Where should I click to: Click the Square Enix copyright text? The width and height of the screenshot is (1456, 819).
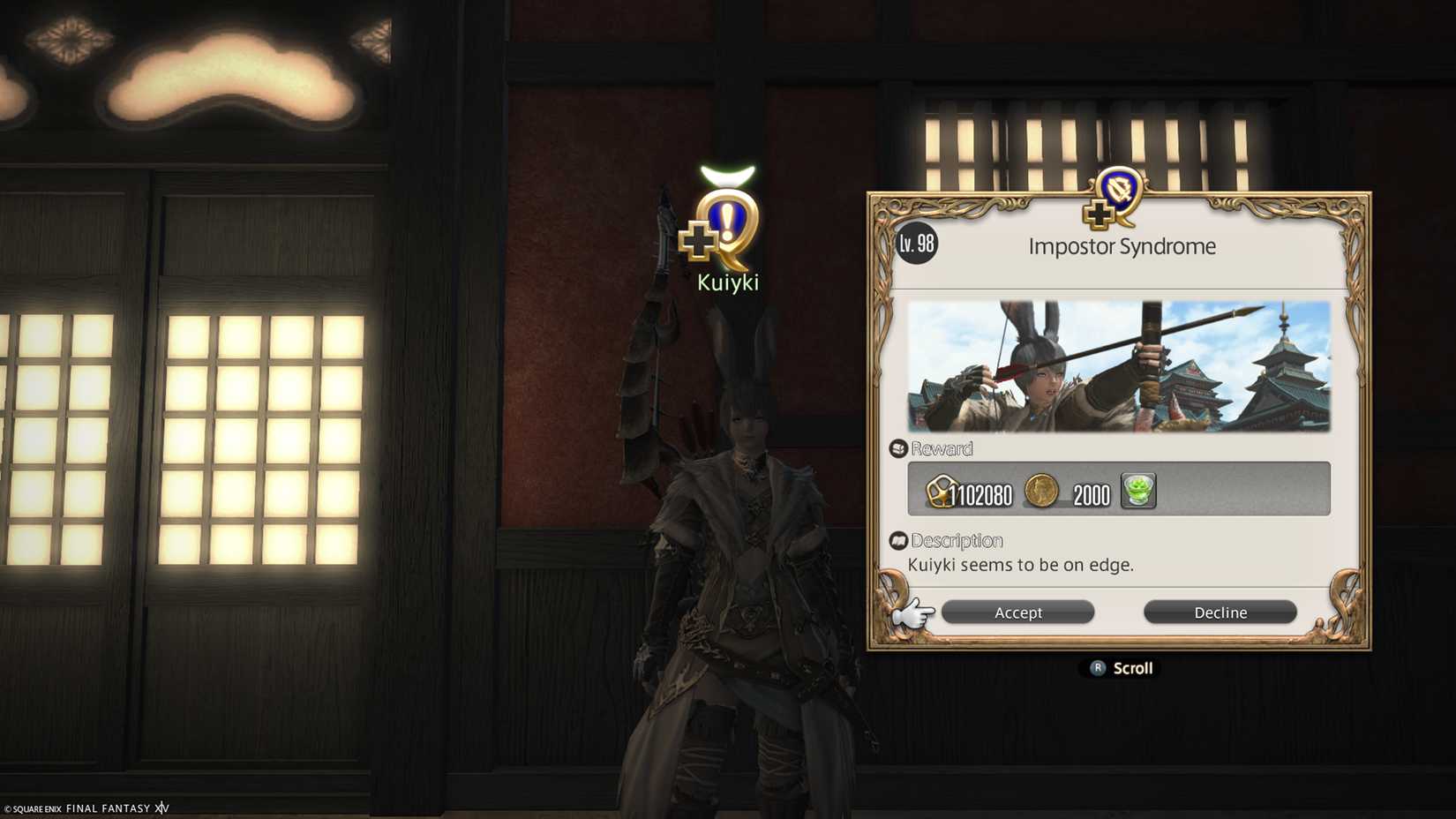click(86, 808)
